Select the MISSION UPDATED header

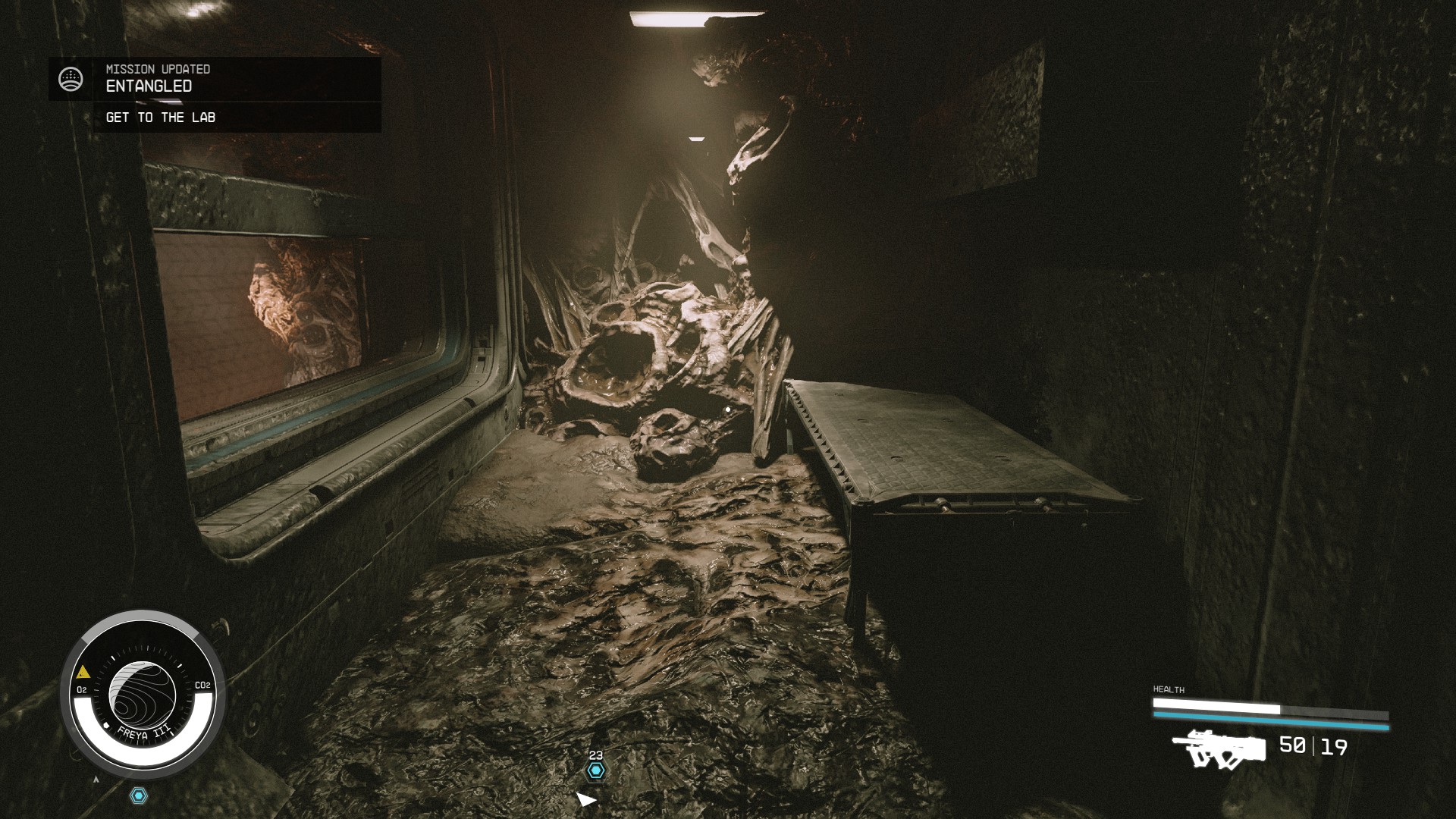pos(158,69)
